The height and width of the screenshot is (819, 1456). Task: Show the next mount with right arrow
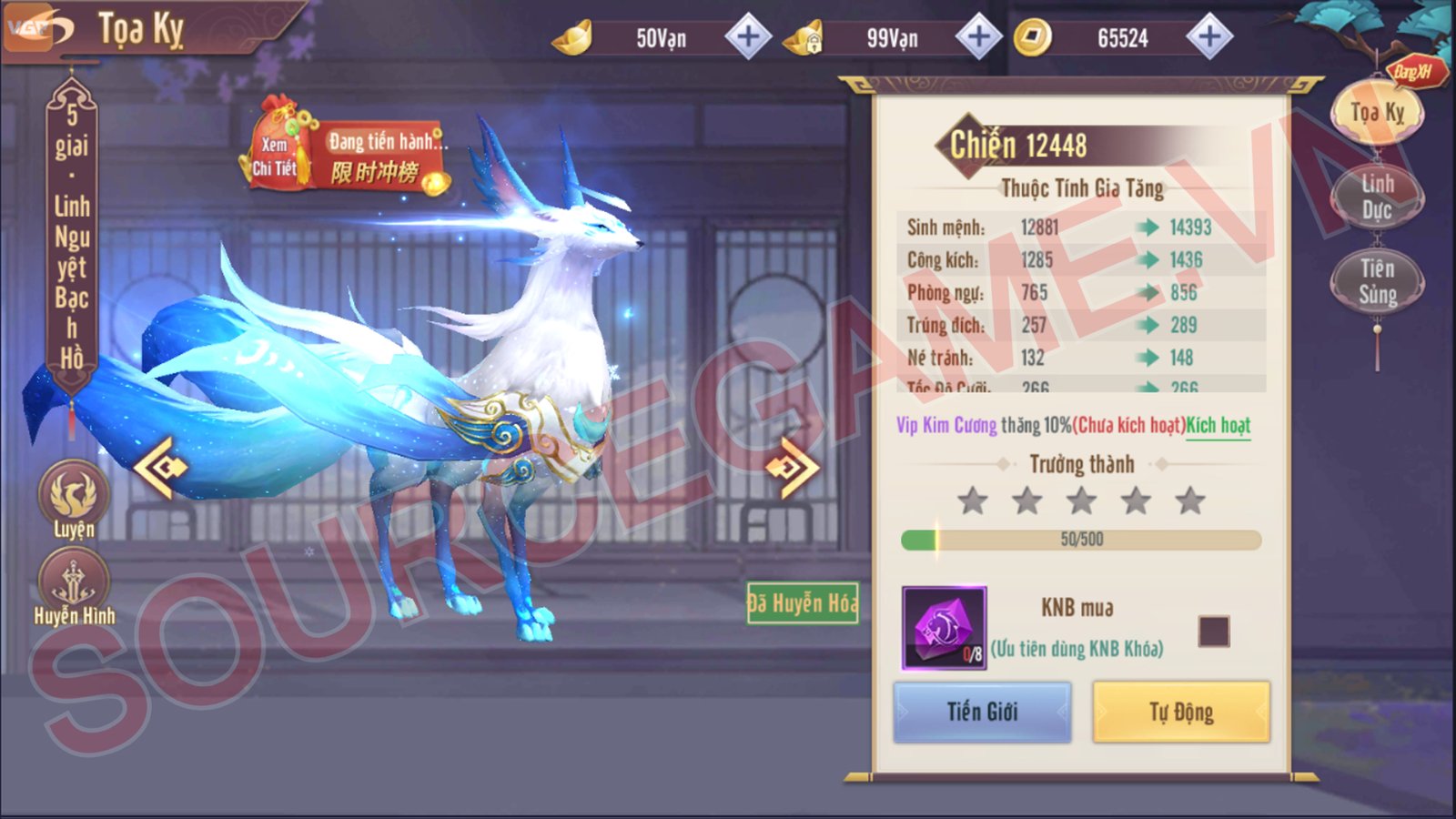[792, 468]
